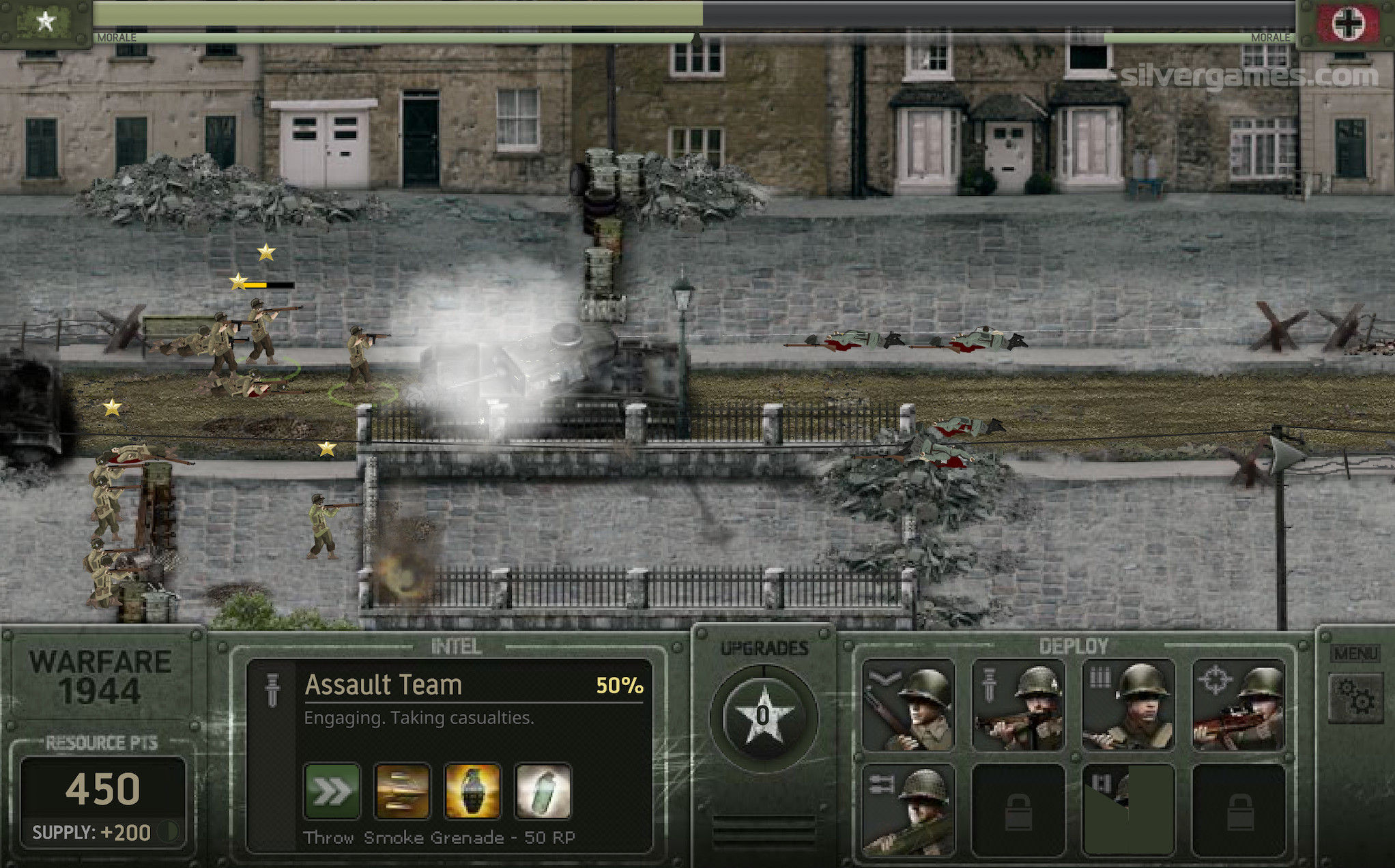Viewport: 1395px width, 868px height.
Task: Deploy the machine gunner with ammo icon
Action: click(x=1128, y=705)
